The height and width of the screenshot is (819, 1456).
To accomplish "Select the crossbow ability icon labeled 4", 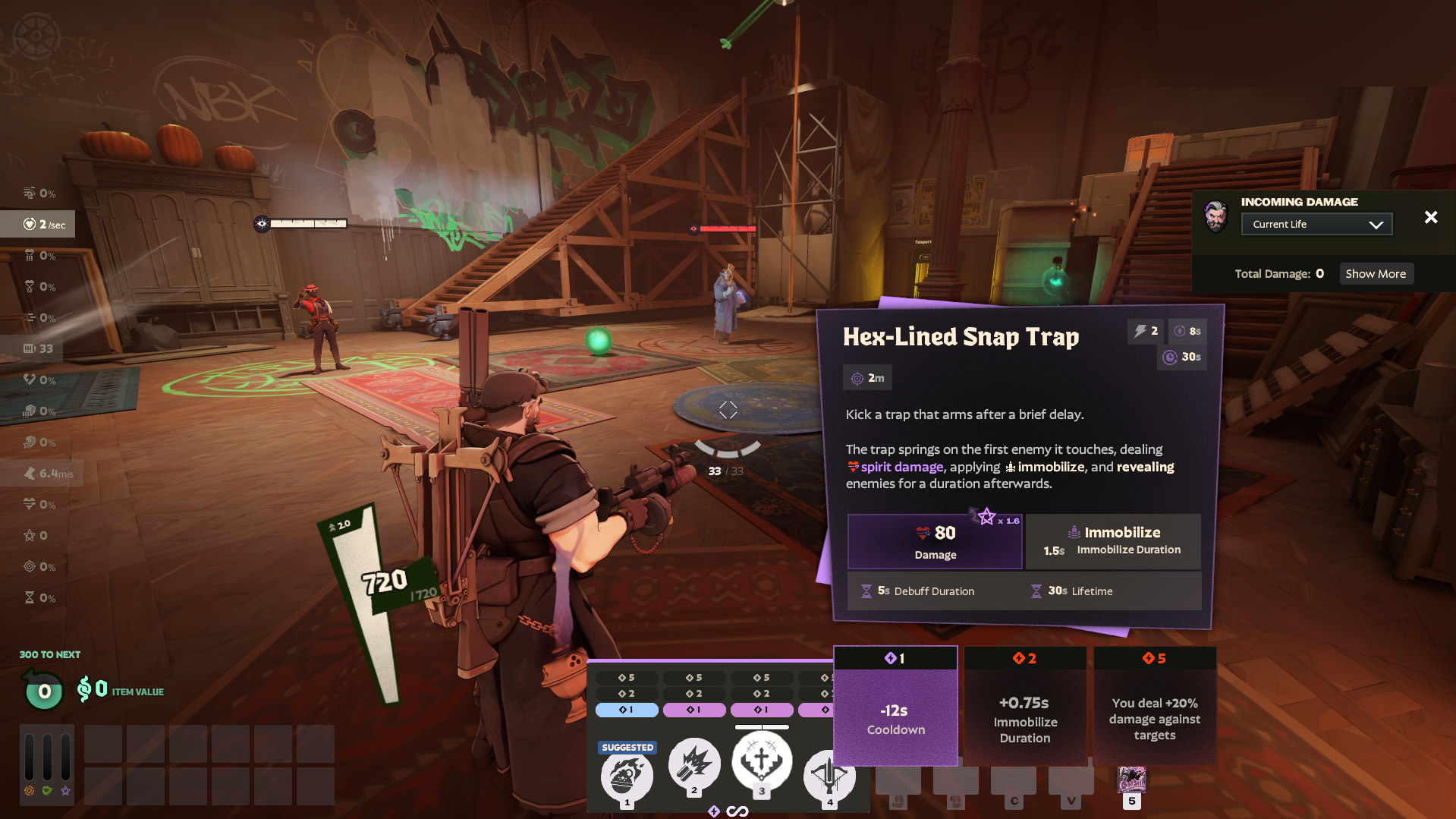I will [829, 776].
